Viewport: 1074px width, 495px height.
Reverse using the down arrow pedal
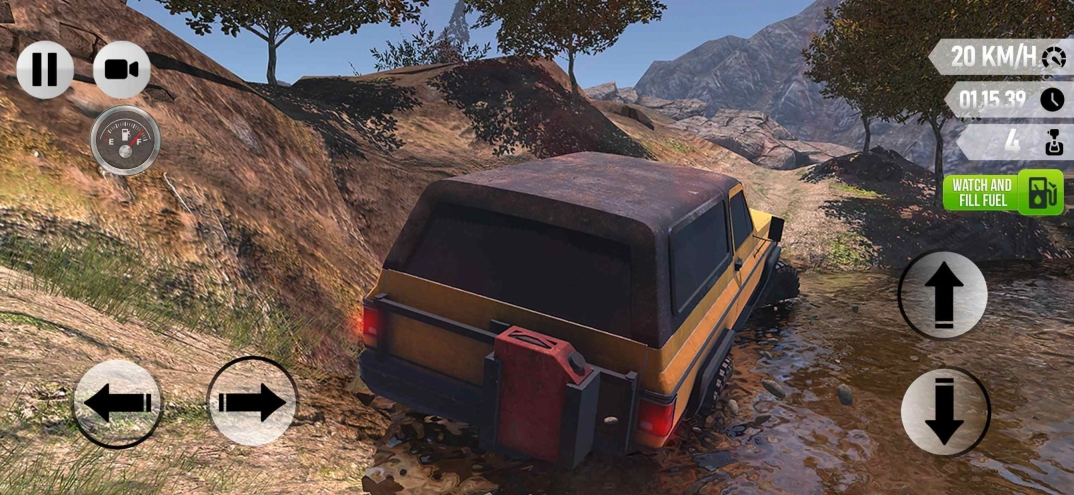point(944,411)
